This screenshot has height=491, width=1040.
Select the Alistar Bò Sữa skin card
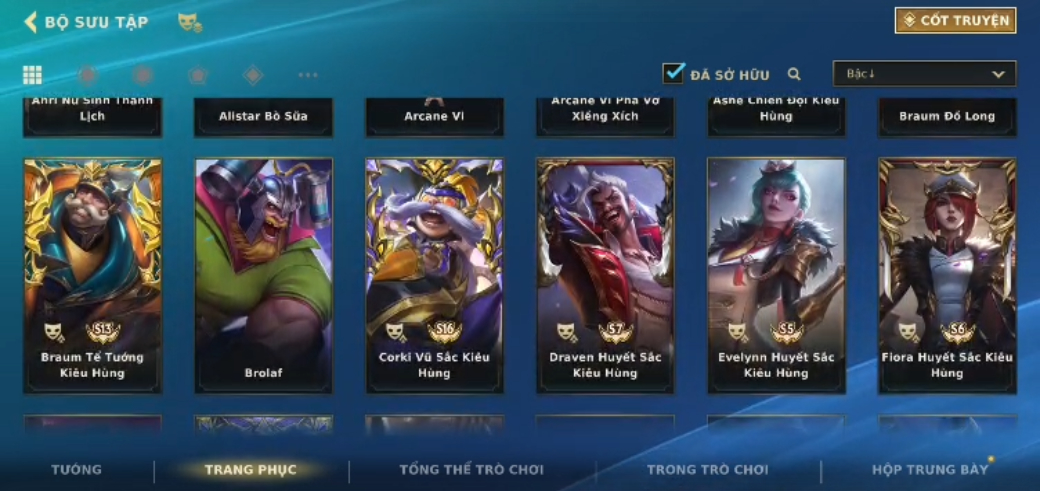pos(264,116)
